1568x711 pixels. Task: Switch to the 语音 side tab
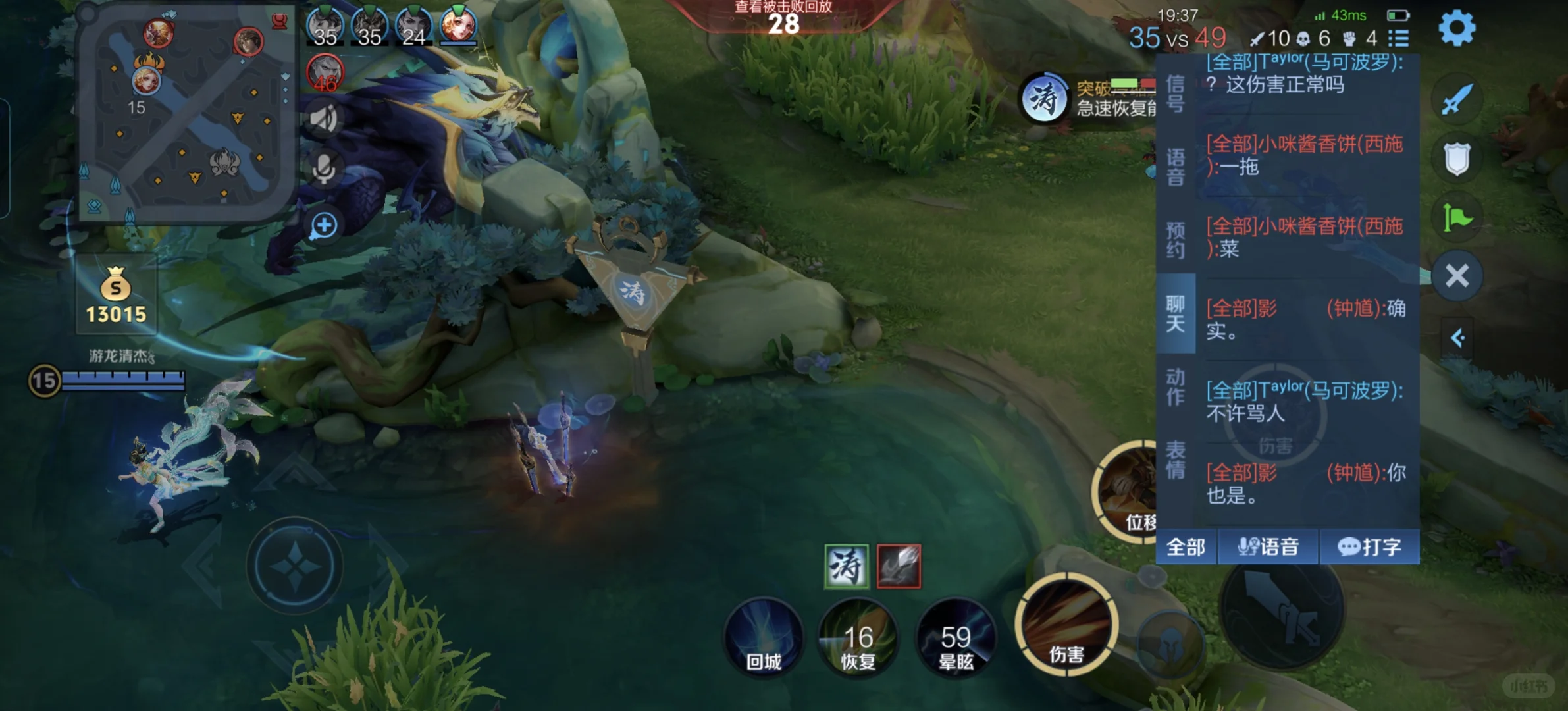1175,167
